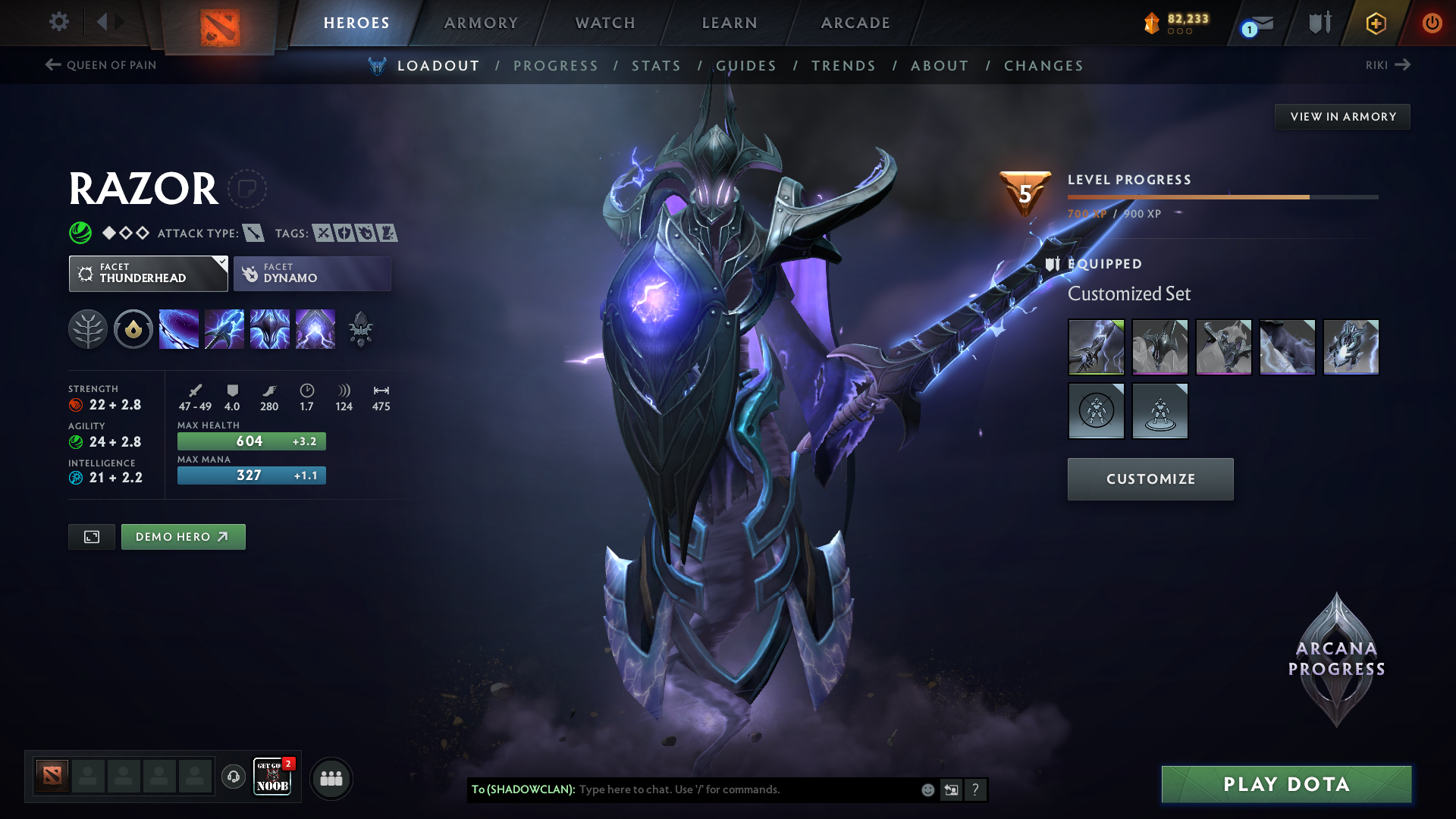Open the Trends section
Screen dimensions: 1456x819
click(843, 66)
